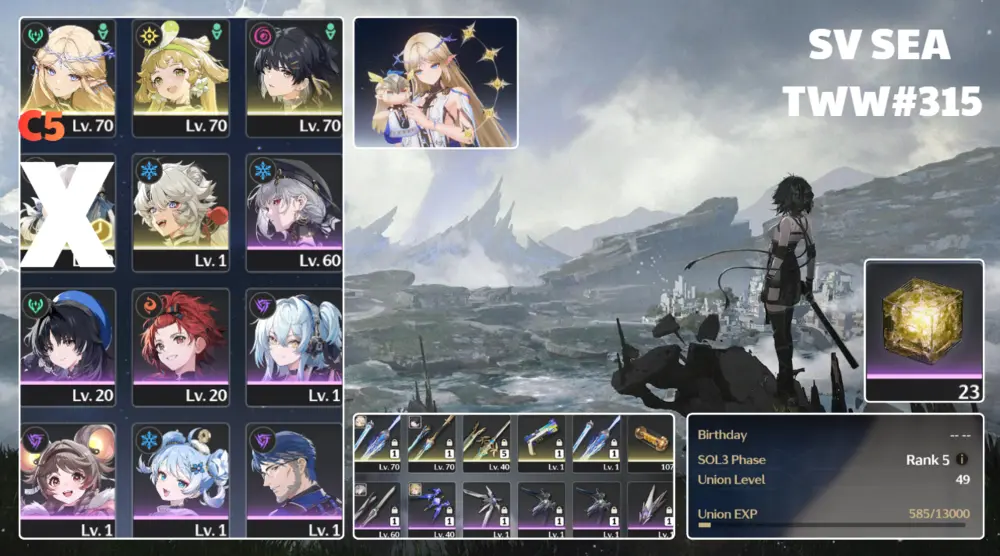Viewport: 1000px width, 556px height.
Task: Open the info icon beside Rank 5
Action: click(x=962, y=459)
